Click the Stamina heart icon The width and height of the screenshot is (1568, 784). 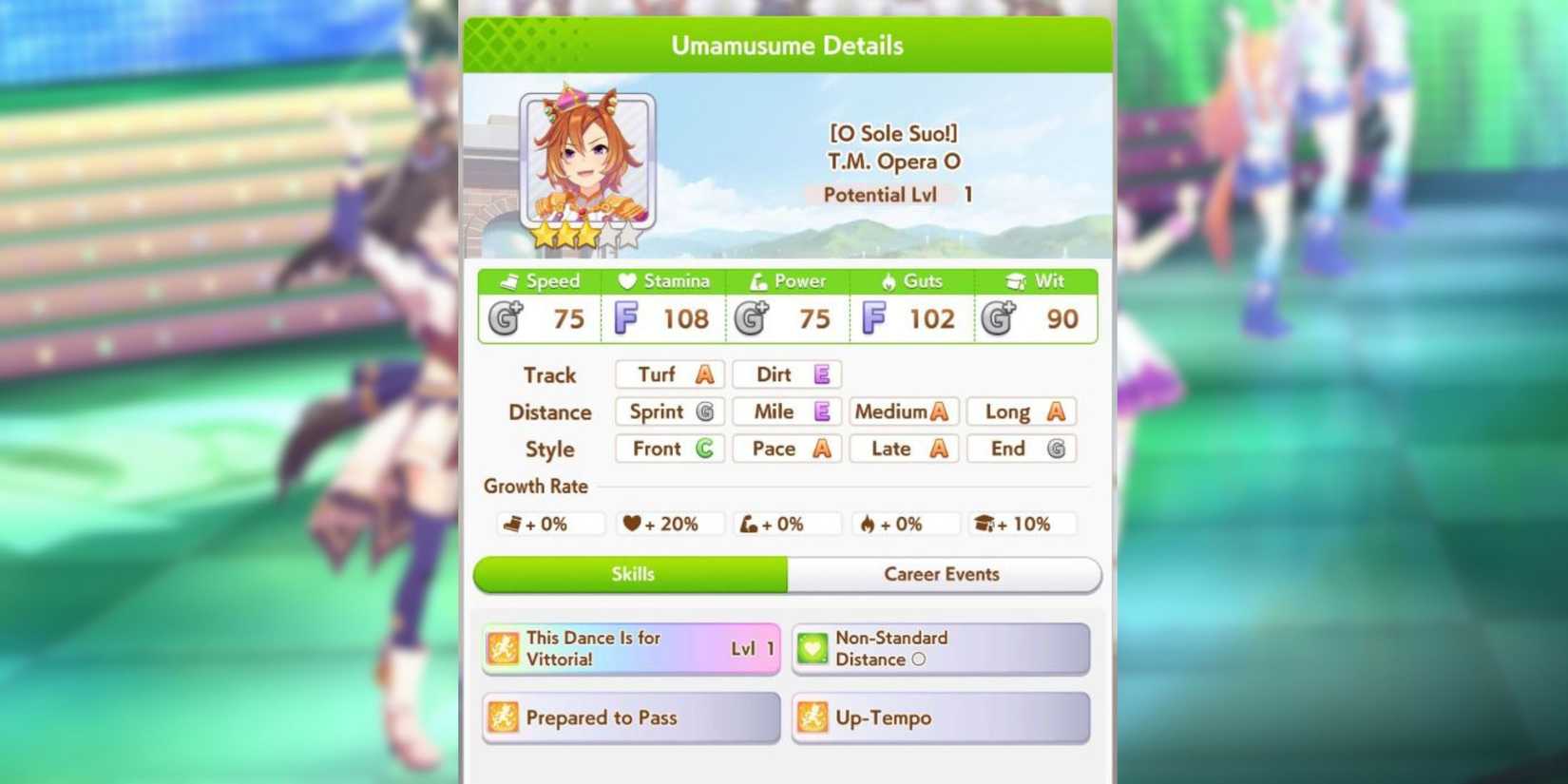coord(627,280)
